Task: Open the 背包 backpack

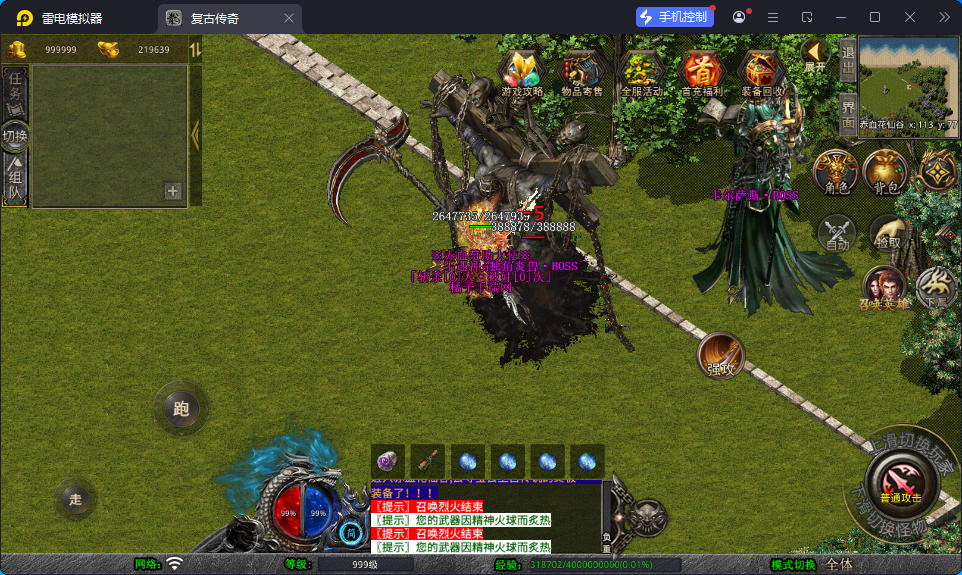Action: [885, 172]
